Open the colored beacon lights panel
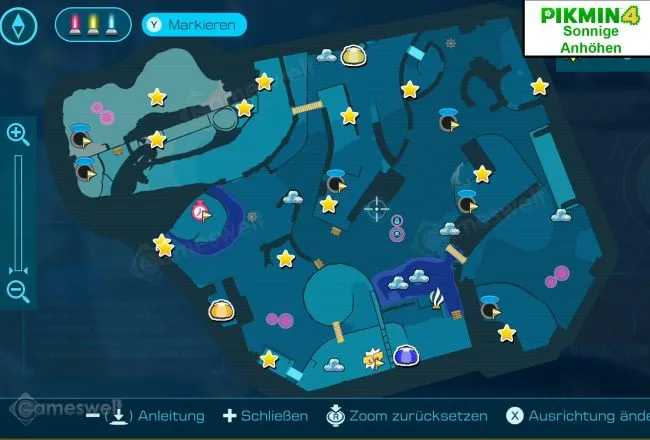The width and height of the screenshot is (650, 440). [x=93, y=23]
